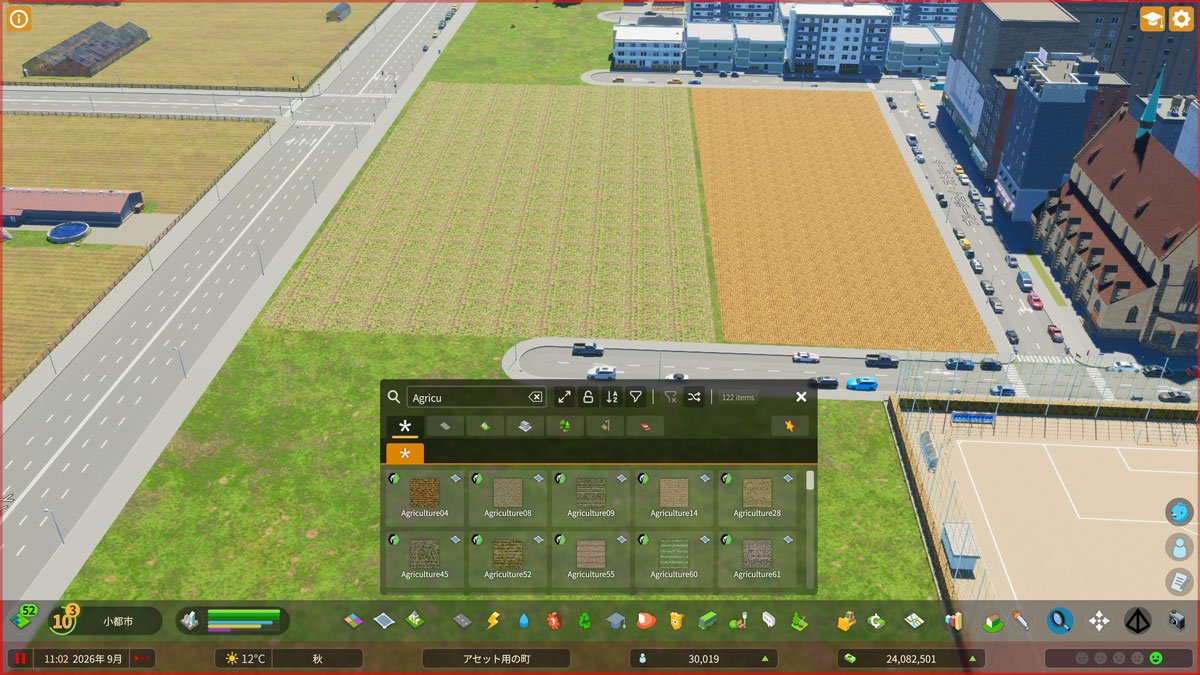Screen dimensions: 1200x675
Task: Open the orange info panel button
Action: 19,19
